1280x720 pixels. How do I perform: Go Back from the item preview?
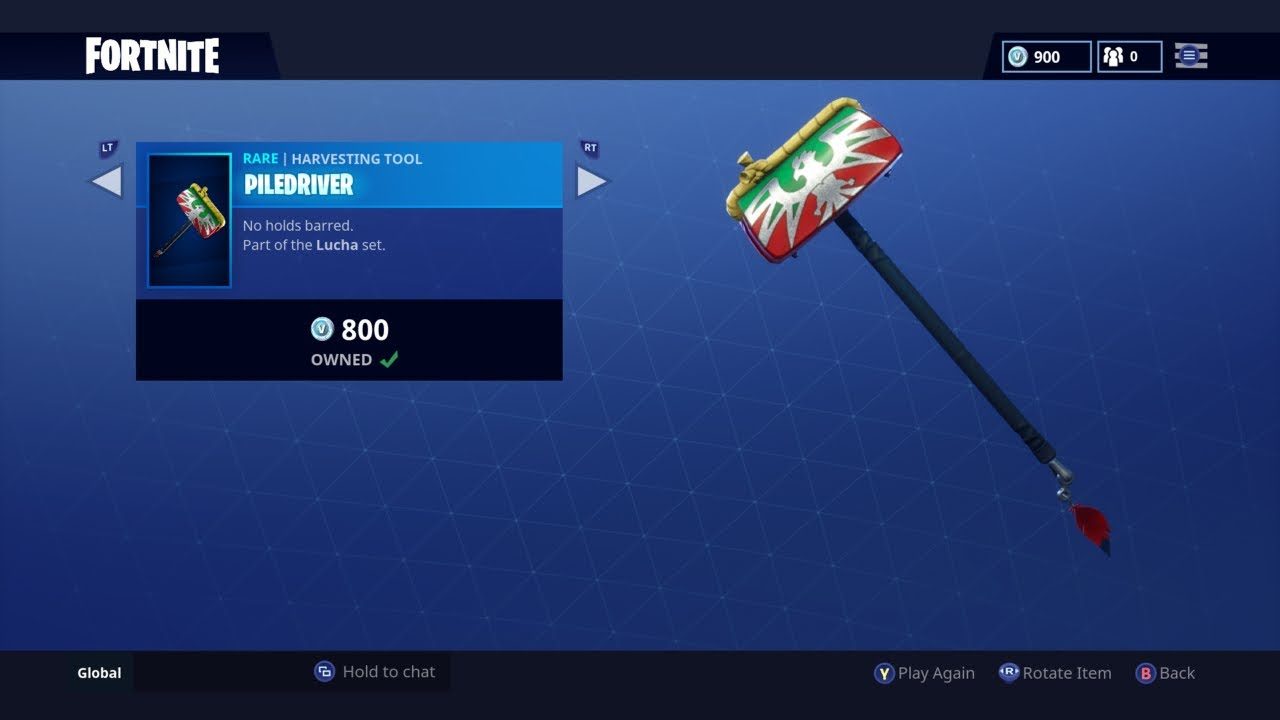coord(1166,673)
